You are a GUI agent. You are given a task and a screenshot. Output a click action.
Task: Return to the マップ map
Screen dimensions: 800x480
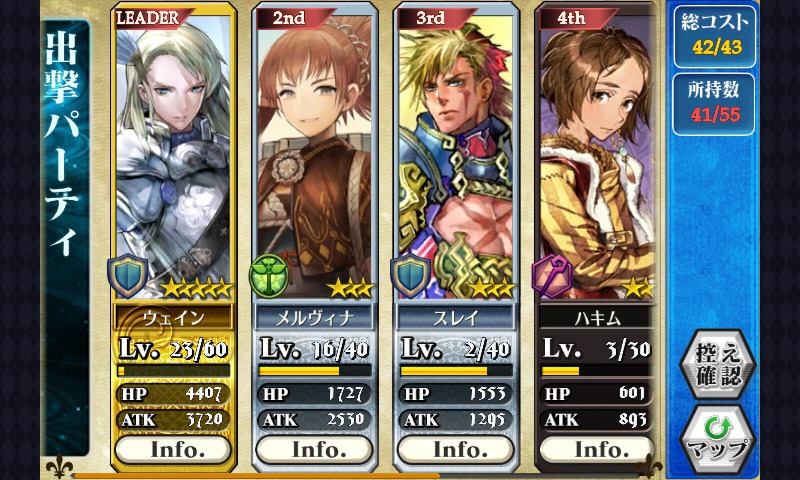click(719, 439)
